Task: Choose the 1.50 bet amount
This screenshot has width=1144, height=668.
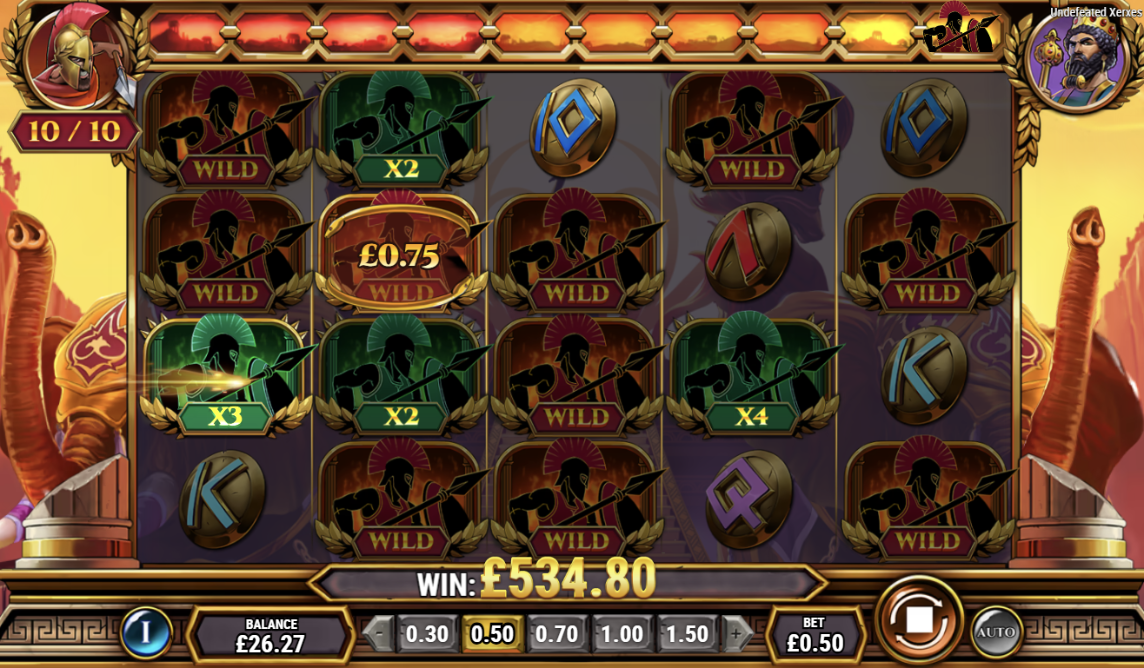Action: pos(687,634)
